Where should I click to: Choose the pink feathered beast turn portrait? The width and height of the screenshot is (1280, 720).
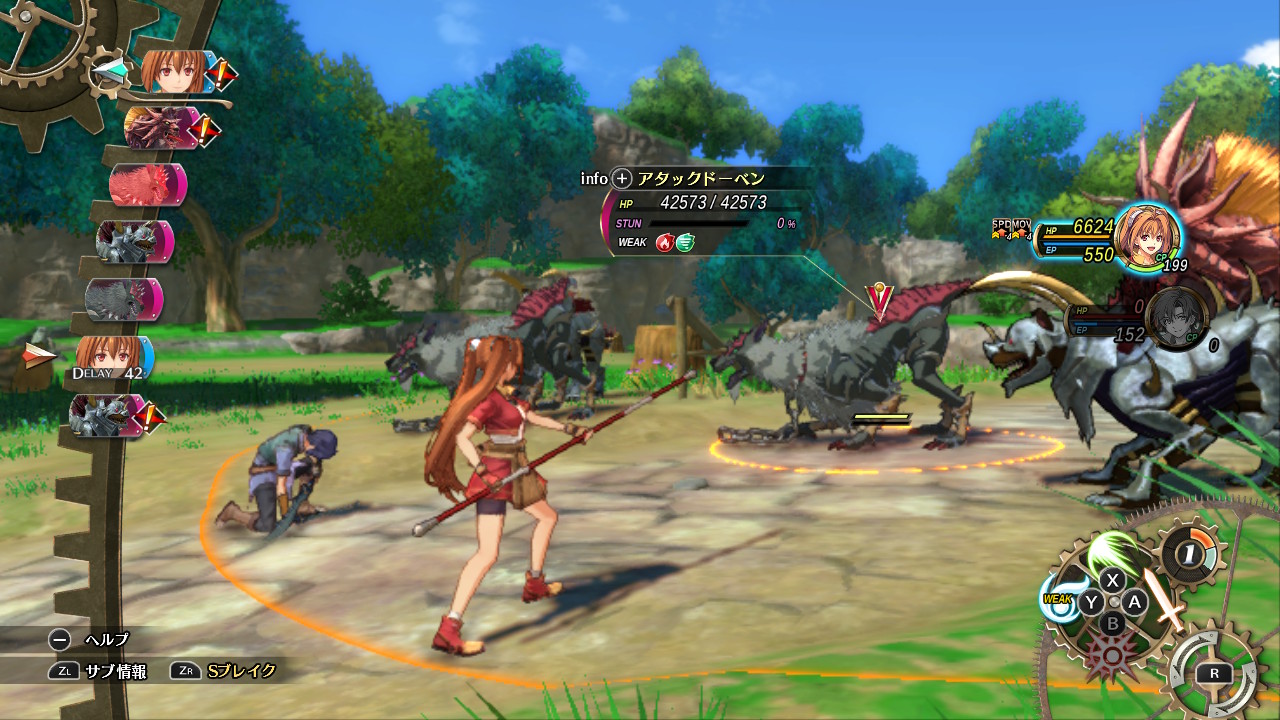[x=146, y=185]
